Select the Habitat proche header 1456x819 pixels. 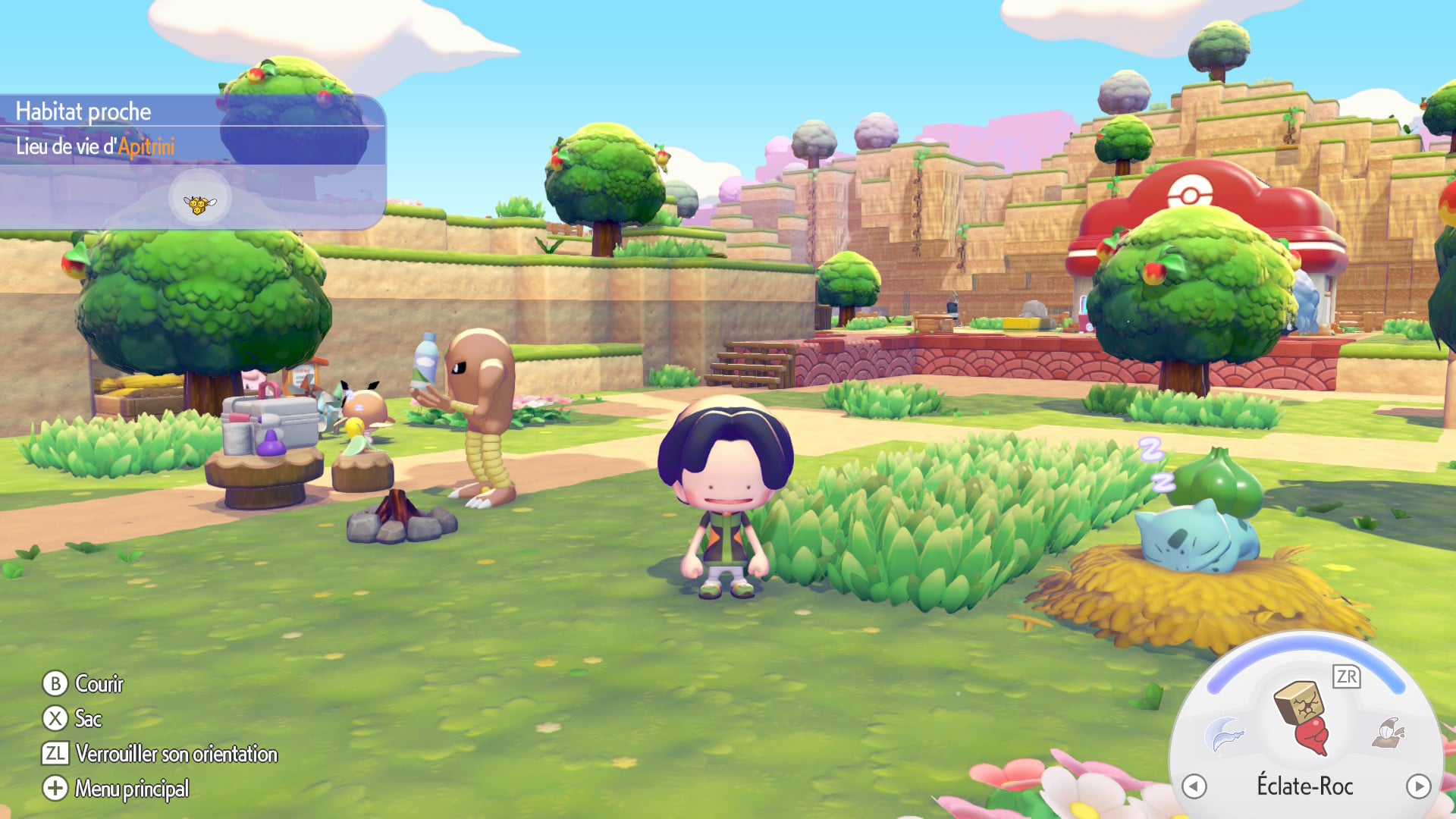(82, 112)
